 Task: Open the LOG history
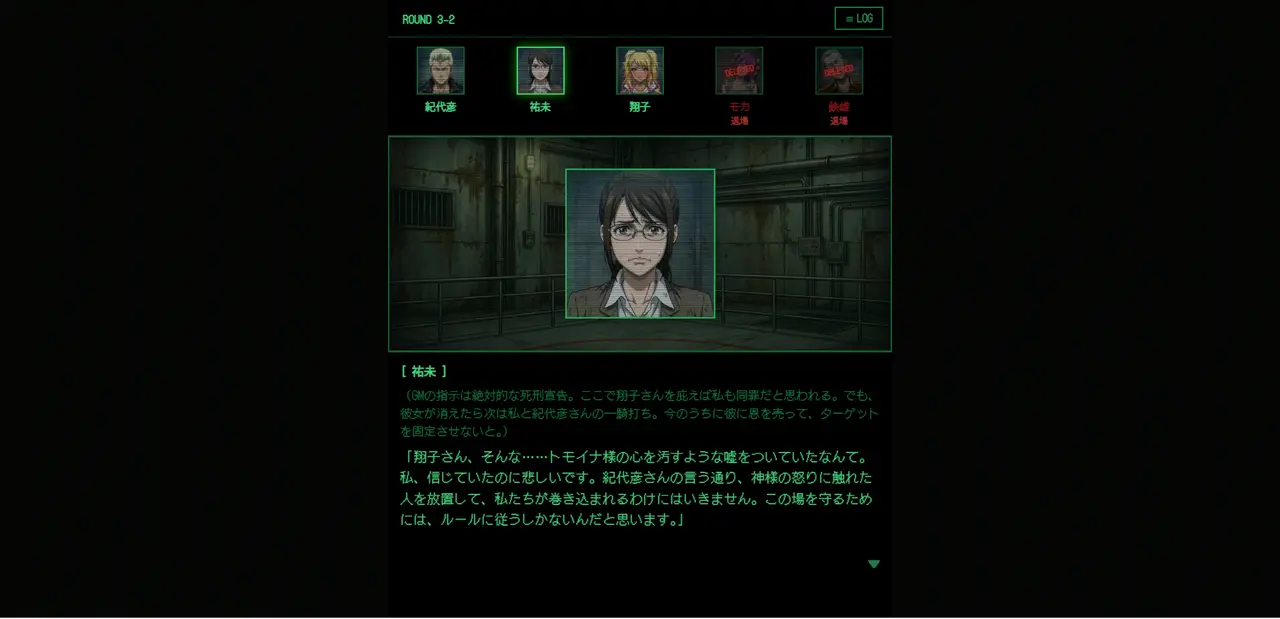pyautogui.click(x=858, y=19)
